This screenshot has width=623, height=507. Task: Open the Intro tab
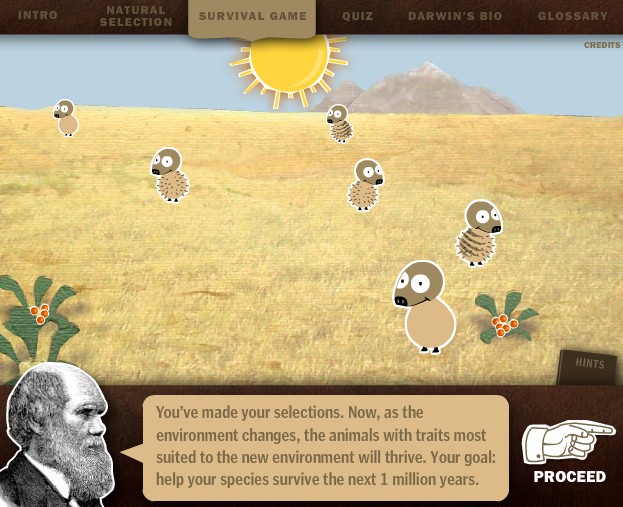[38, 16]
